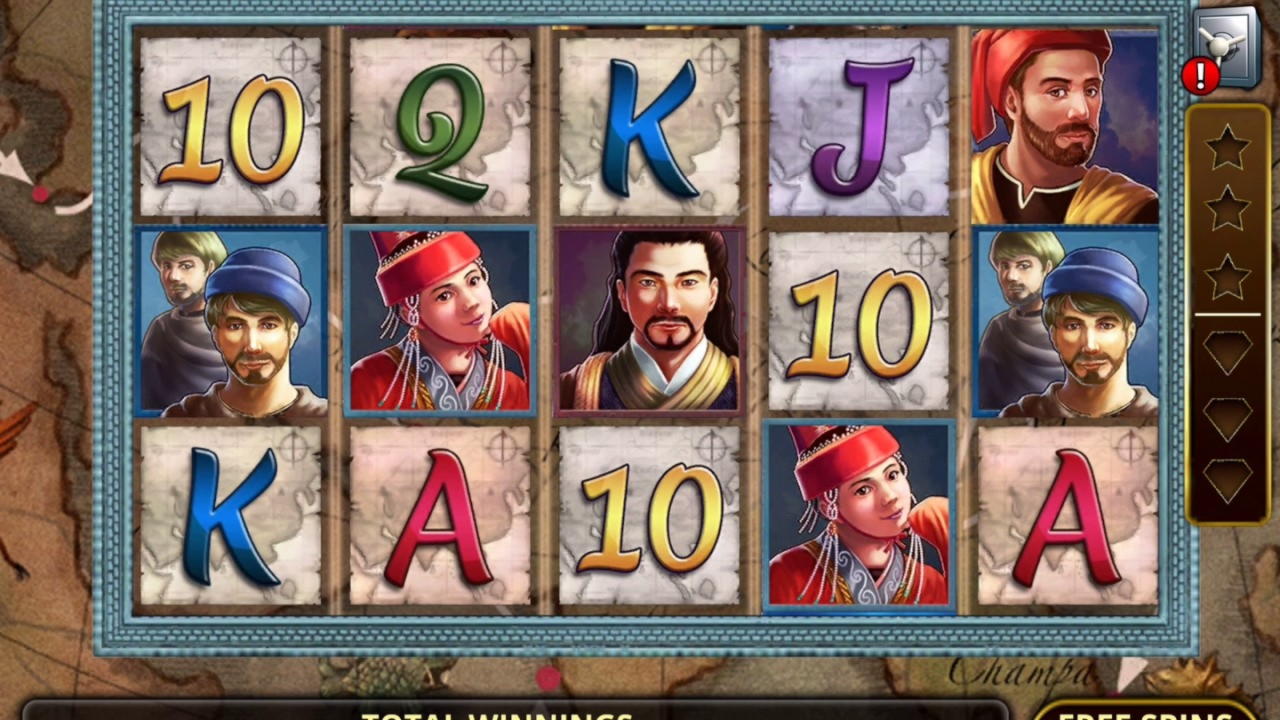1280x720 pixels.
Task: Tap the Free Spins button
Action: coord(1145,711)
